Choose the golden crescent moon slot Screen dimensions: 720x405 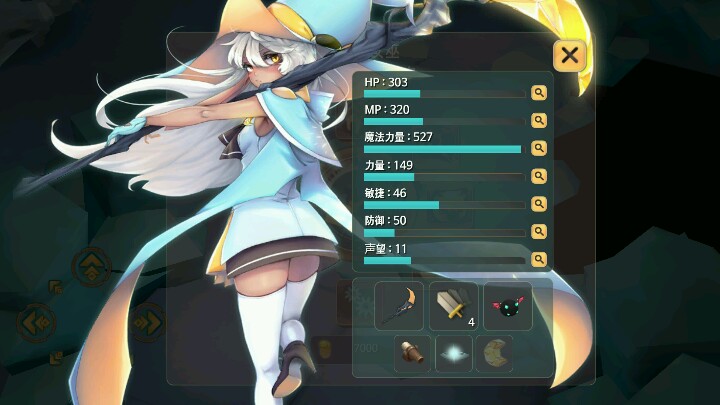coord(494,354)
